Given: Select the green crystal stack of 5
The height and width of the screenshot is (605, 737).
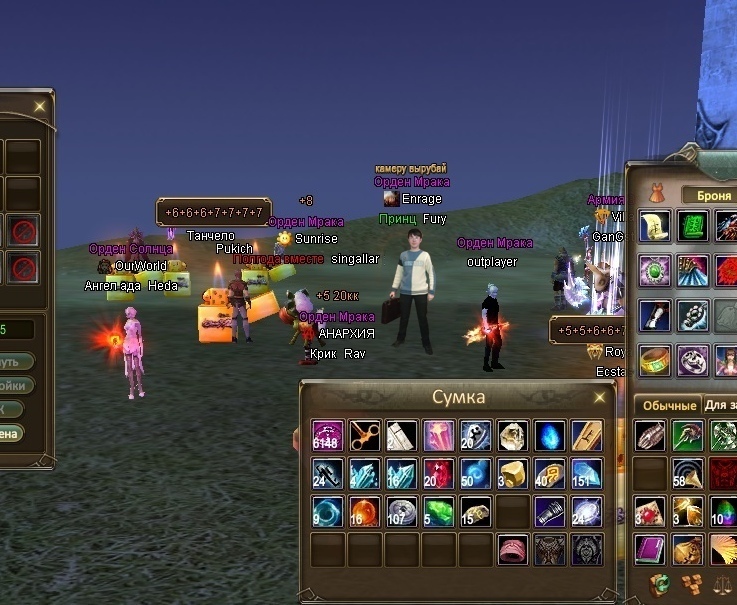Looking at the screenshot, I should [x=439, y=511].
